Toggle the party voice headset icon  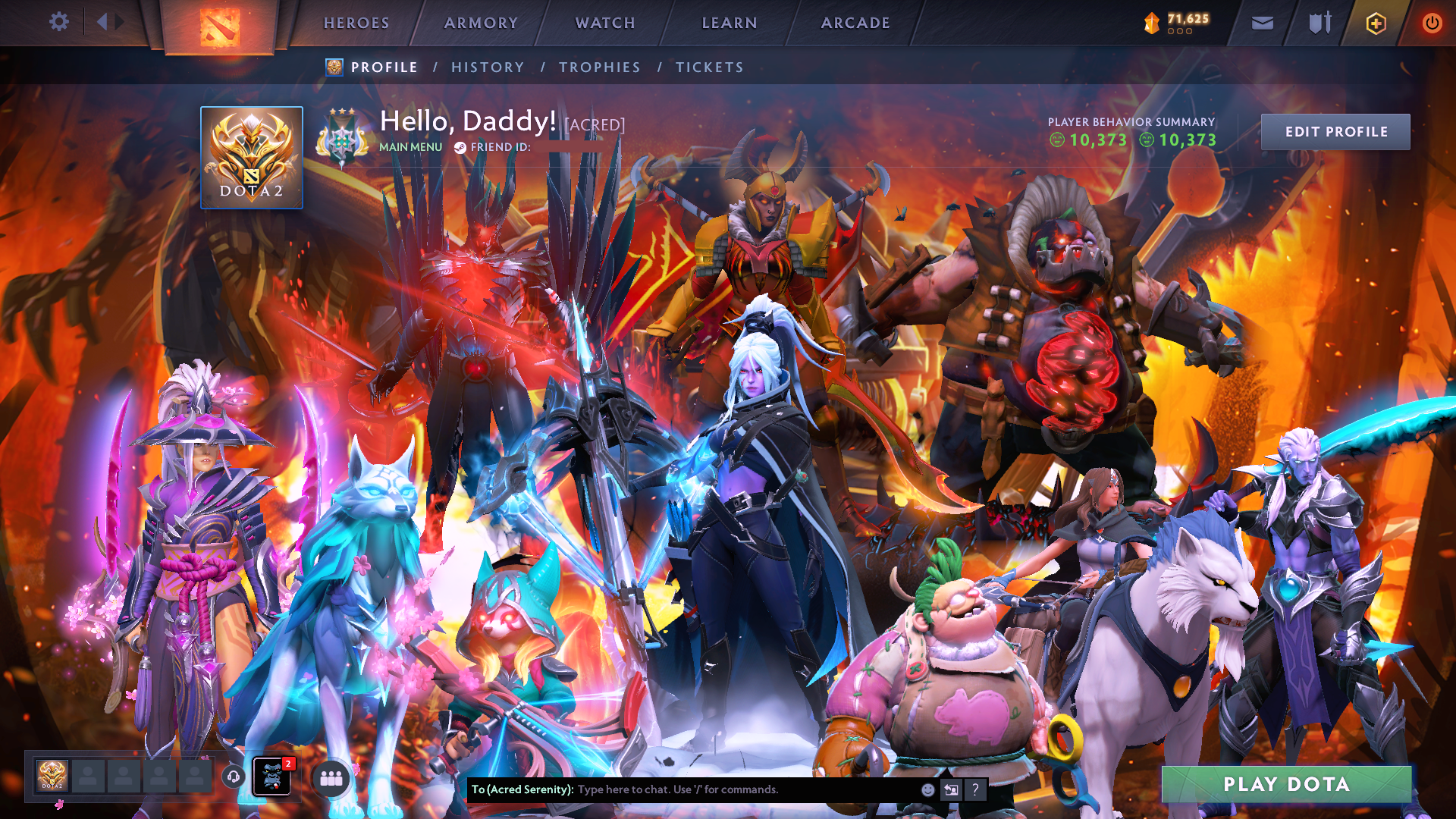[x=234, y=777]
